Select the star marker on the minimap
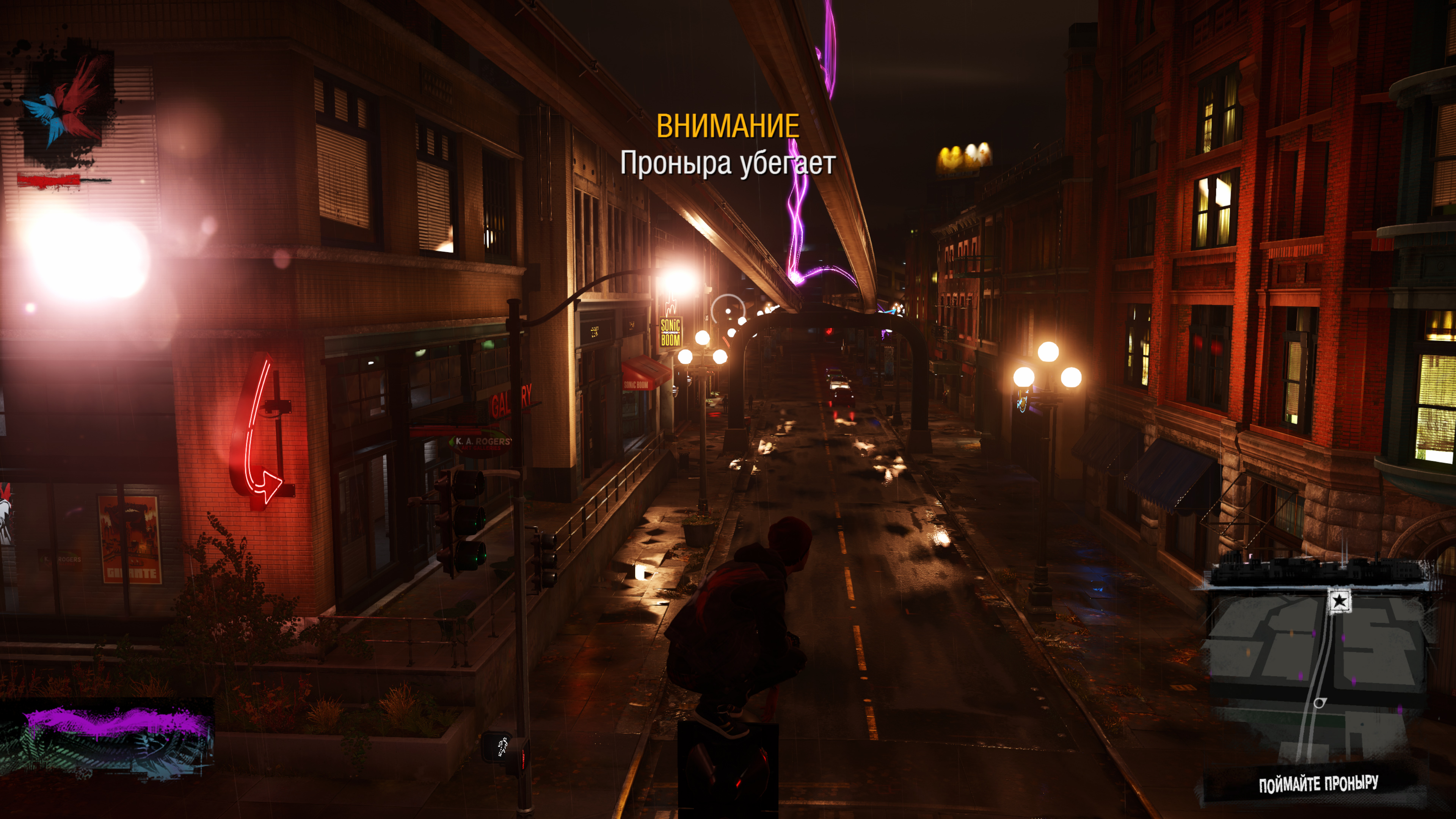The image size is (1456, 819). 1339,601
